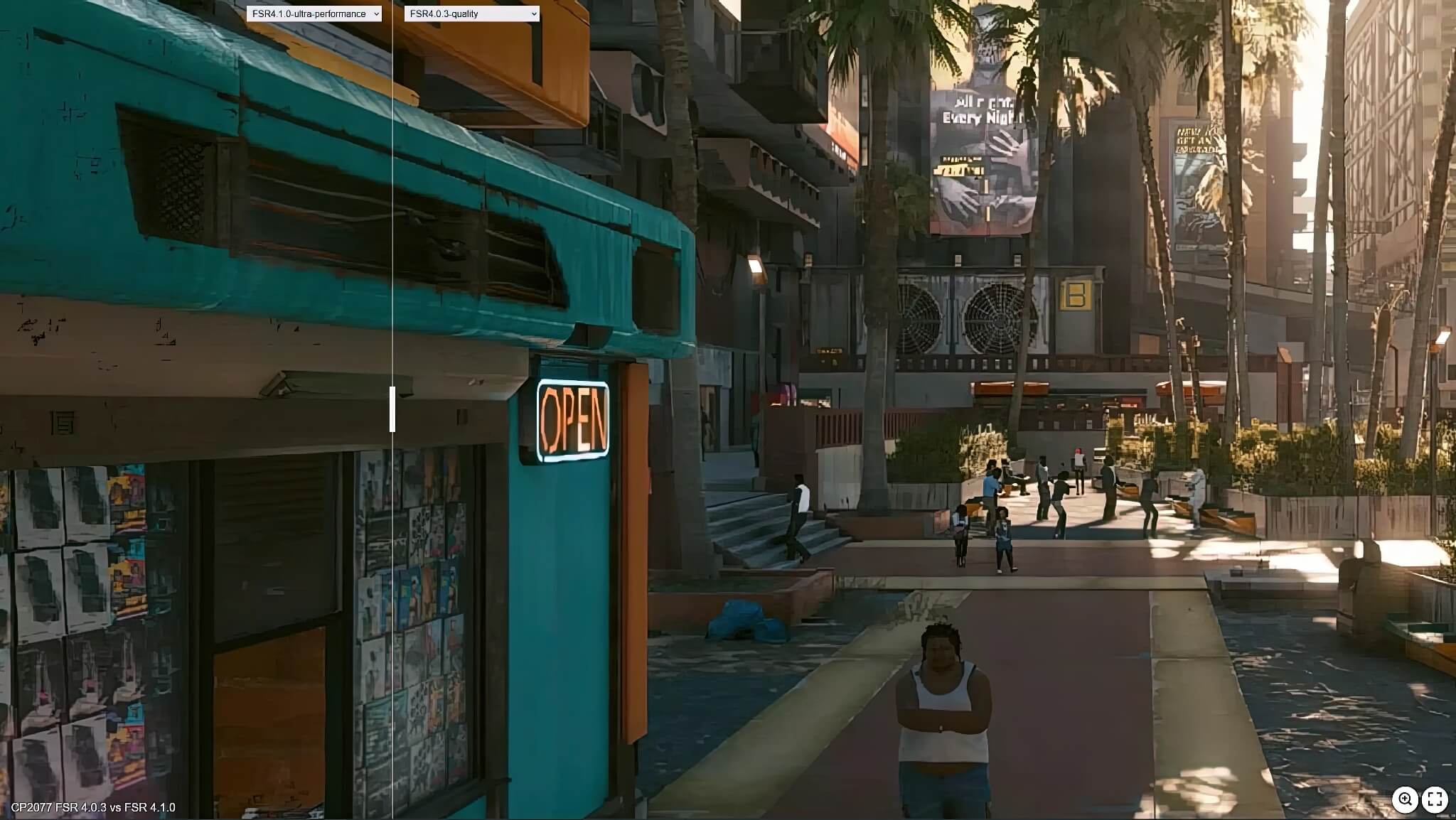The height and width of the screenshot is (820, 1456).
Task: Open the FSR4.0.3-quality dropdown
Action: tap(471, 14)
